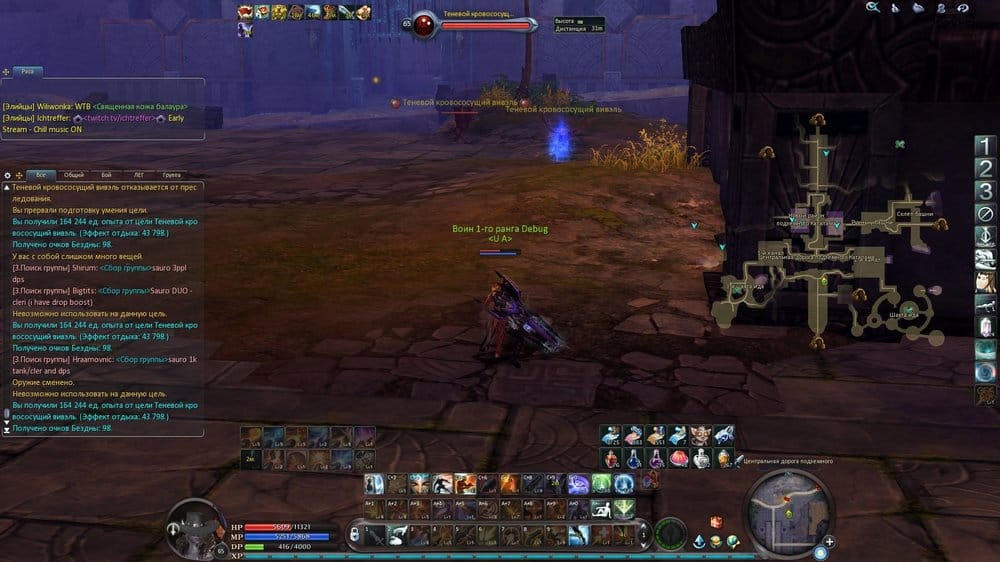Show the "ЛЕГ" legion chat tab
Viewport: 1000px width, 562px height.
pyautogui.click(x=139, y=174)
